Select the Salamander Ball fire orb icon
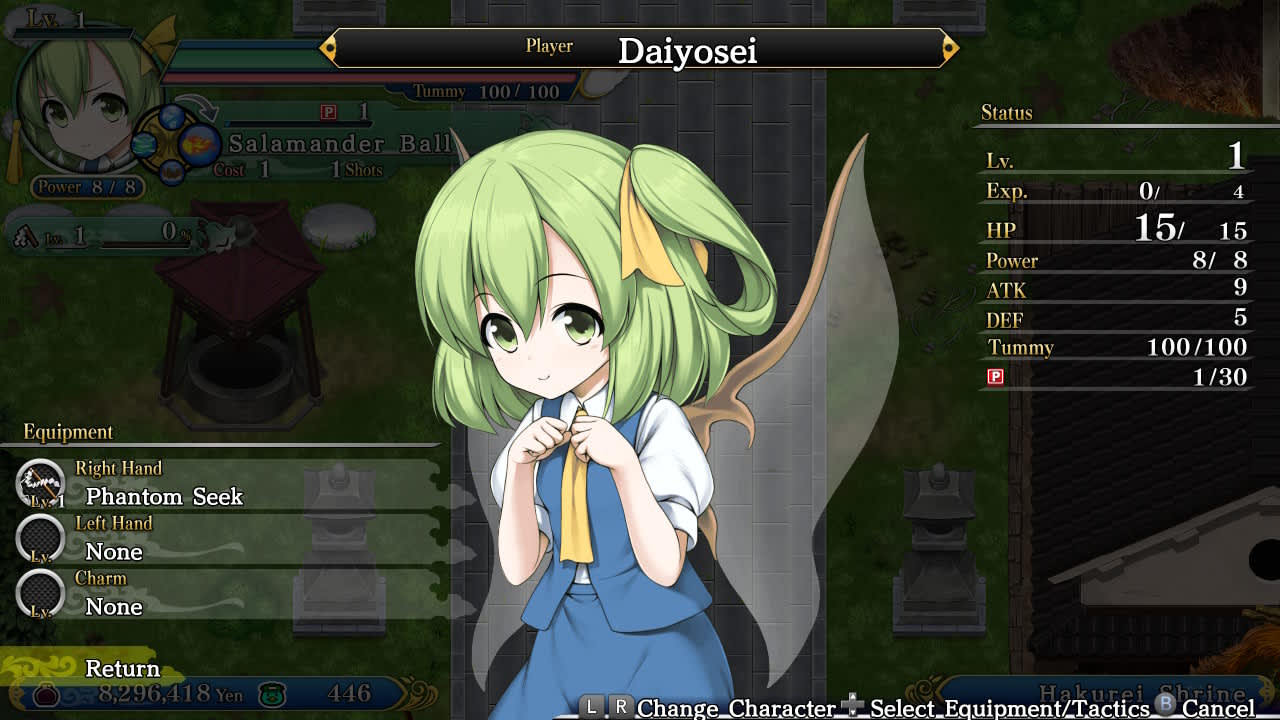Image resolution: width=1280 pixels, height=720 pixels. [200, 143]
